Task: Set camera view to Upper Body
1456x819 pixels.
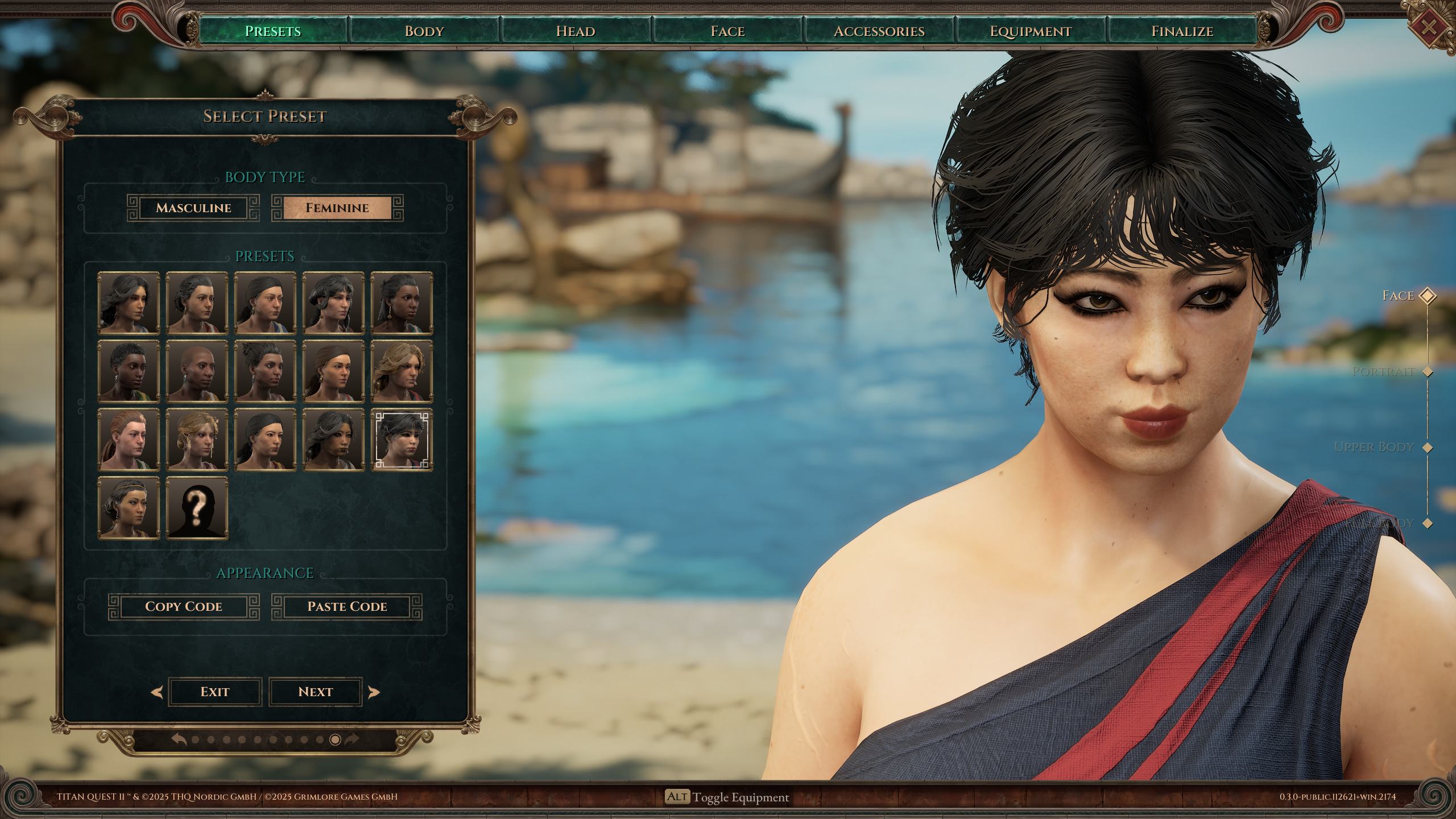Action: (1427, 448)
